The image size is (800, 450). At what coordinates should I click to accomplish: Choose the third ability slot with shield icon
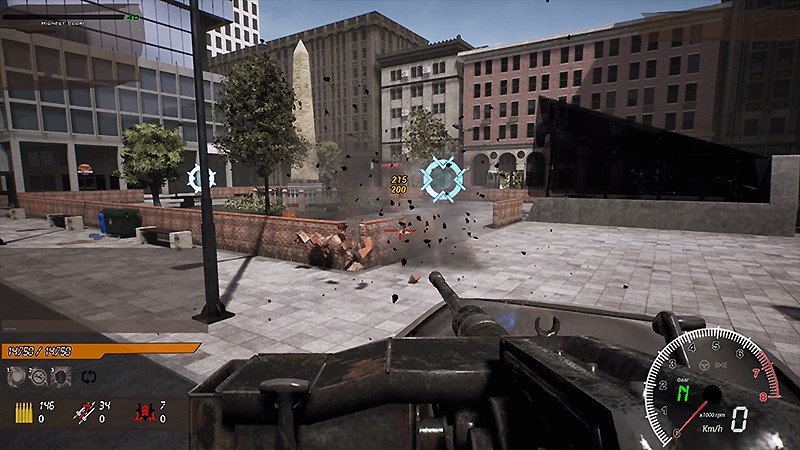tap(59, 377)
